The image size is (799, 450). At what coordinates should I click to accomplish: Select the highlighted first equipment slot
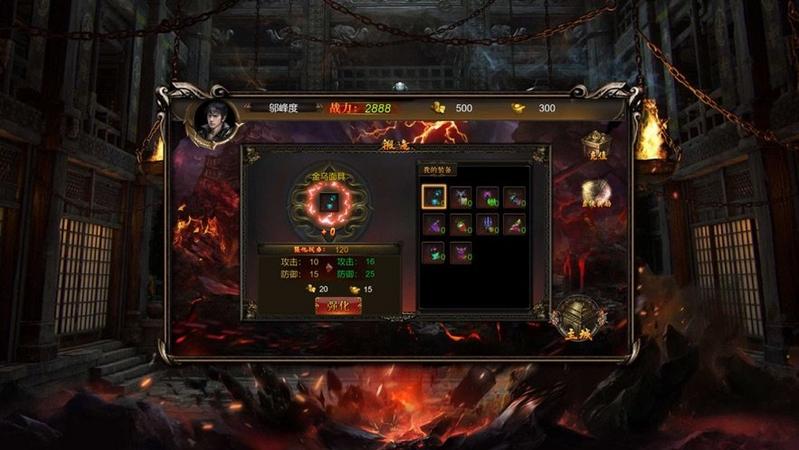pyautogui.click(x=434, y=198)
